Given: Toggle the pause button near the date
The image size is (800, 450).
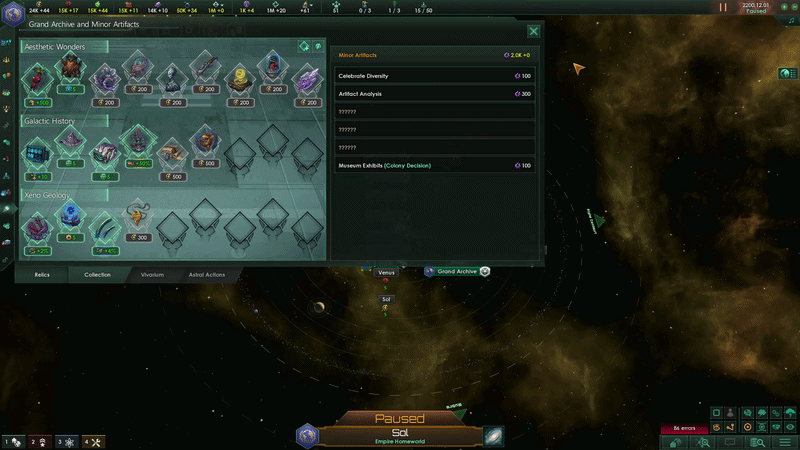Looking at the screenshot, I should (x=723, y=7).
